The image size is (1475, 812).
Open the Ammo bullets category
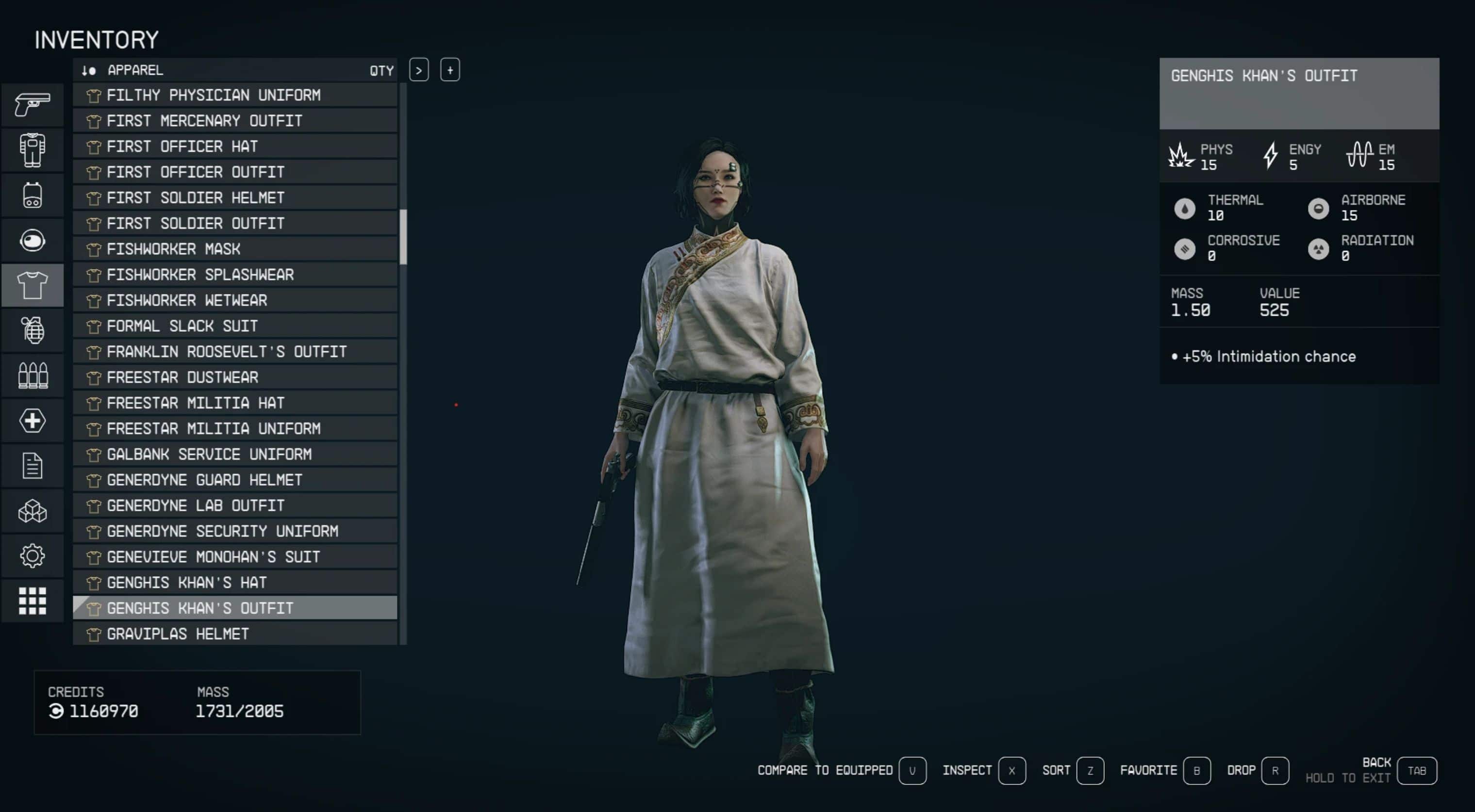pos(32,375)
